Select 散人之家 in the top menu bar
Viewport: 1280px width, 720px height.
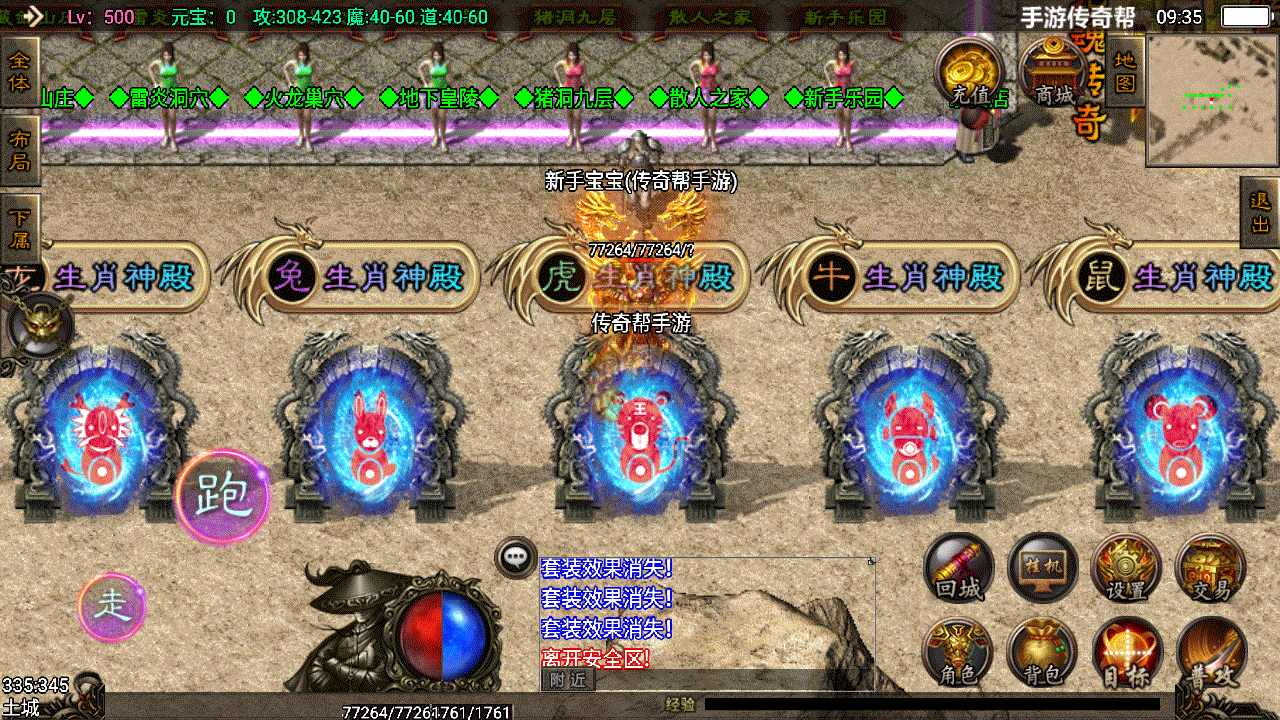tap(708, 17)
